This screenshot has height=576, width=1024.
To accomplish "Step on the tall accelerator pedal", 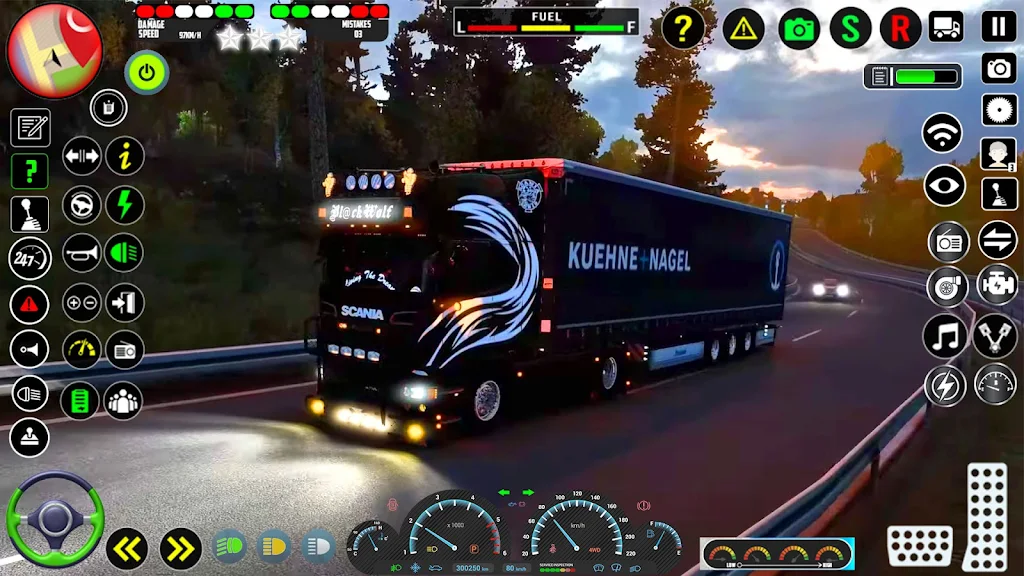I will point(986,516).
